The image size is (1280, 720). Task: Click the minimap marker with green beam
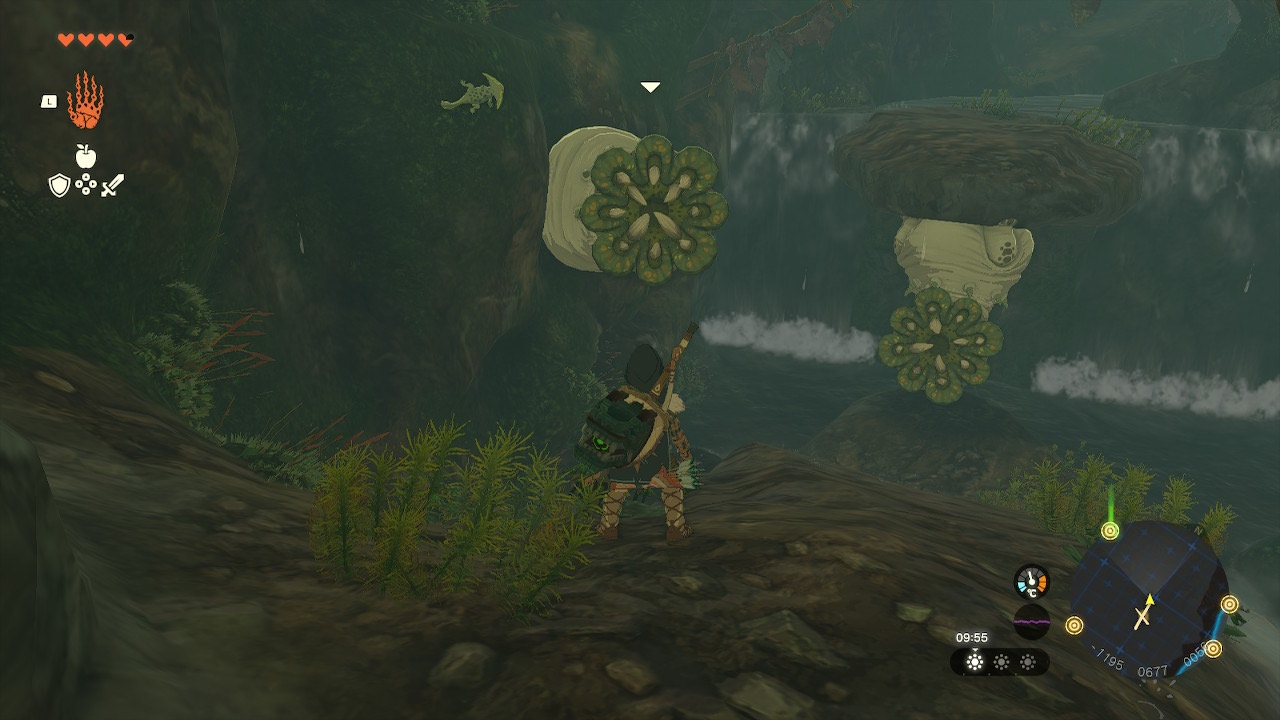pos(1110,531)
